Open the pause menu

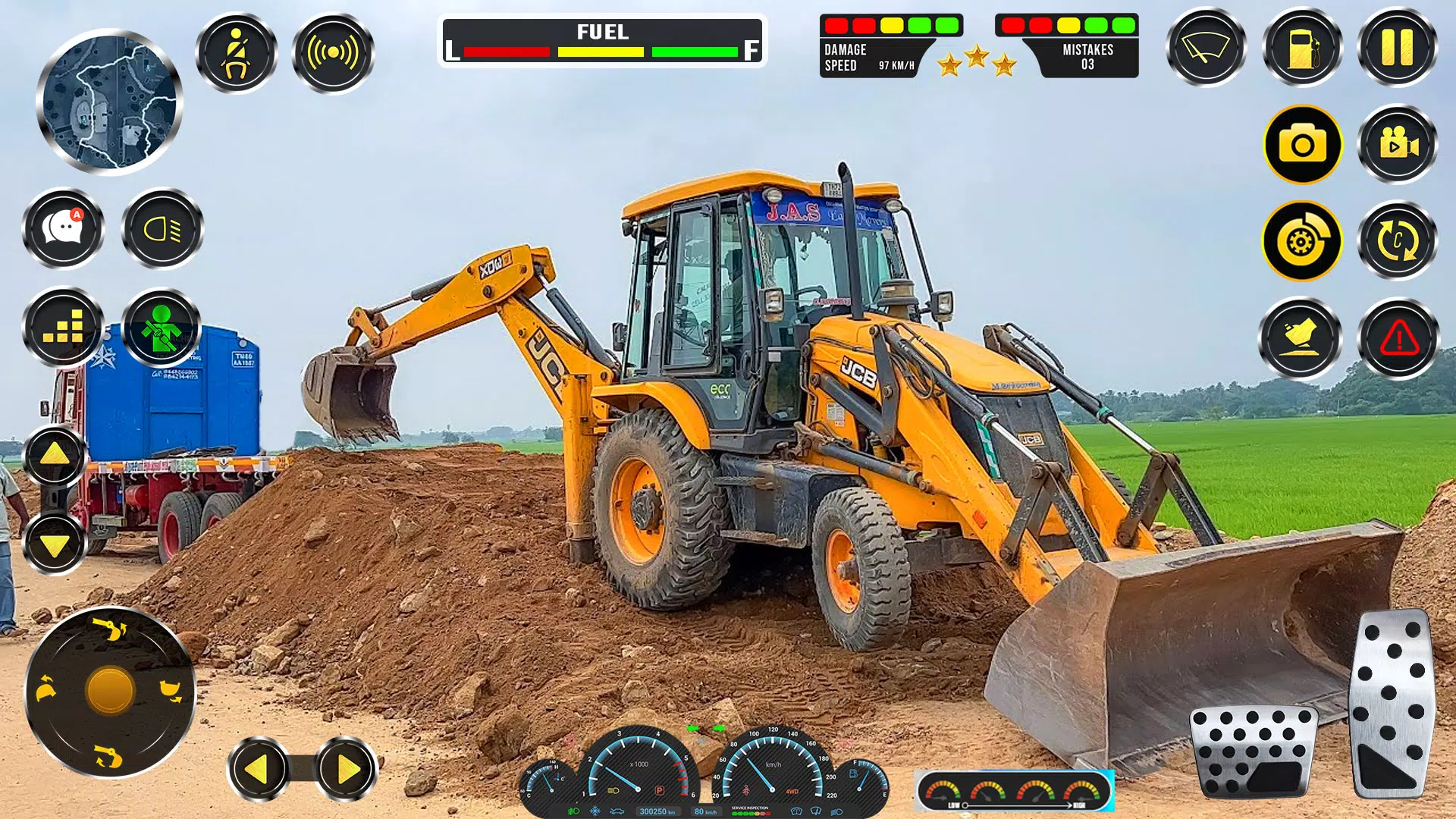coord(1395,47)
